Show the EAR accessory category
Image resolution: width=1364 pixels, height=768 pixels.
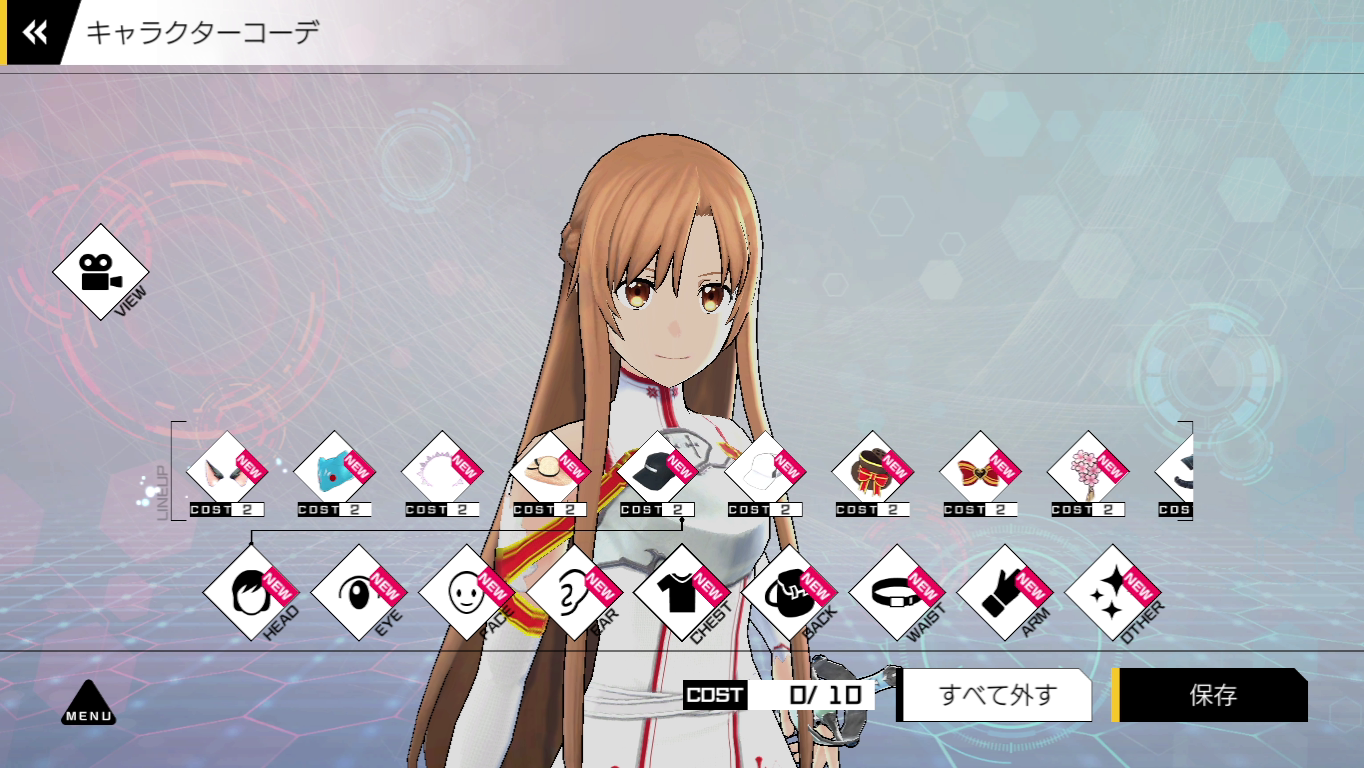point(574,592)
